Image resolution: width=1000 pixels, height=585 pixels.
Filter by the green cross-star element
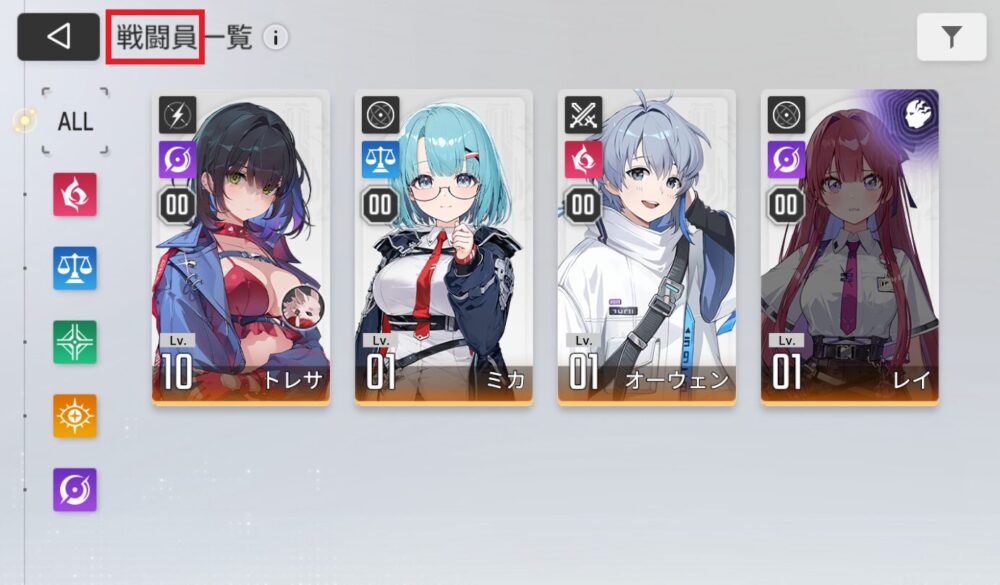75,342
